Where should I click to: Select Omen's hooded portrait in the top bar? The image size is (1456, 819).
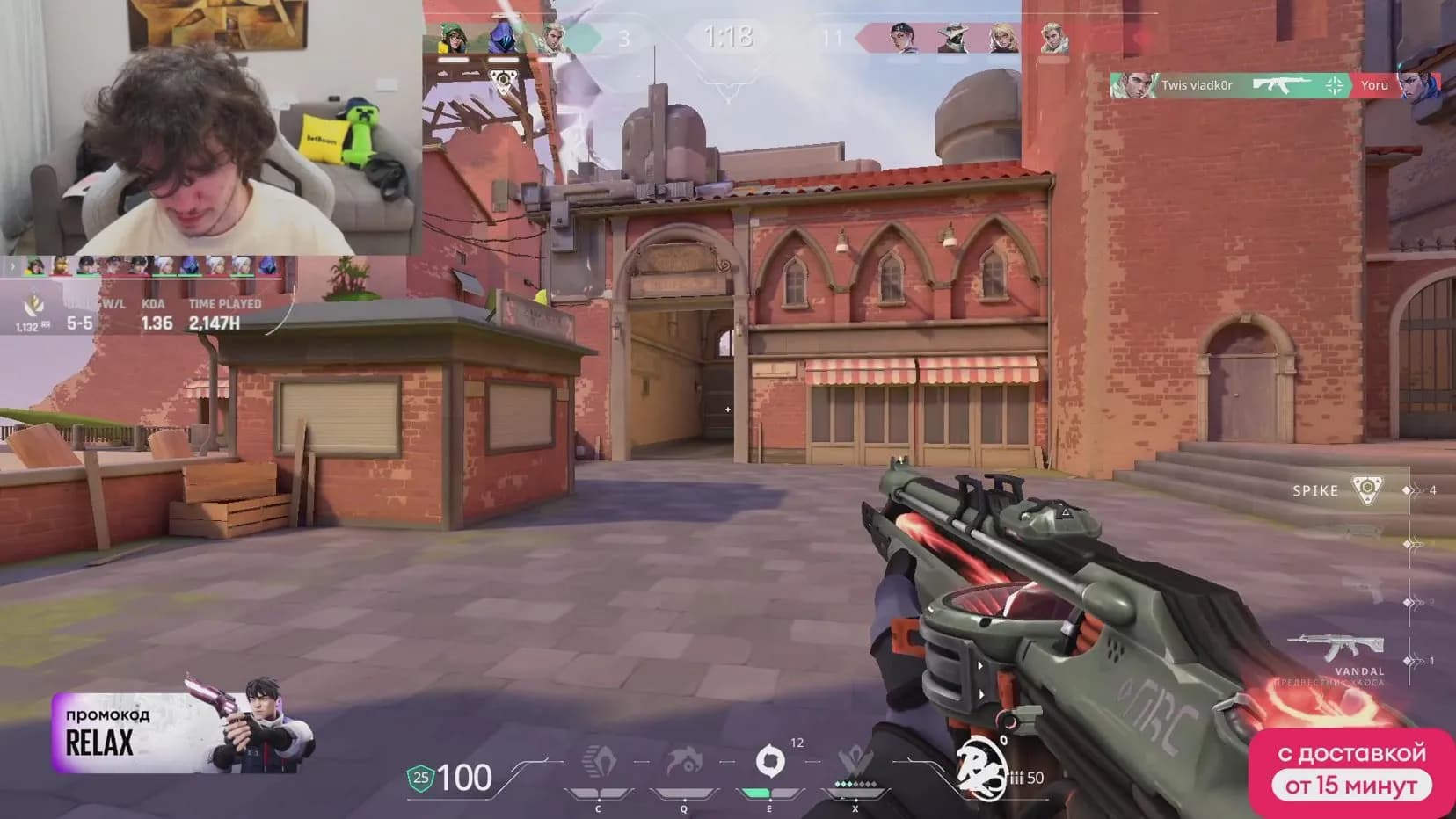pyautogui.click(x=504, y=39)
